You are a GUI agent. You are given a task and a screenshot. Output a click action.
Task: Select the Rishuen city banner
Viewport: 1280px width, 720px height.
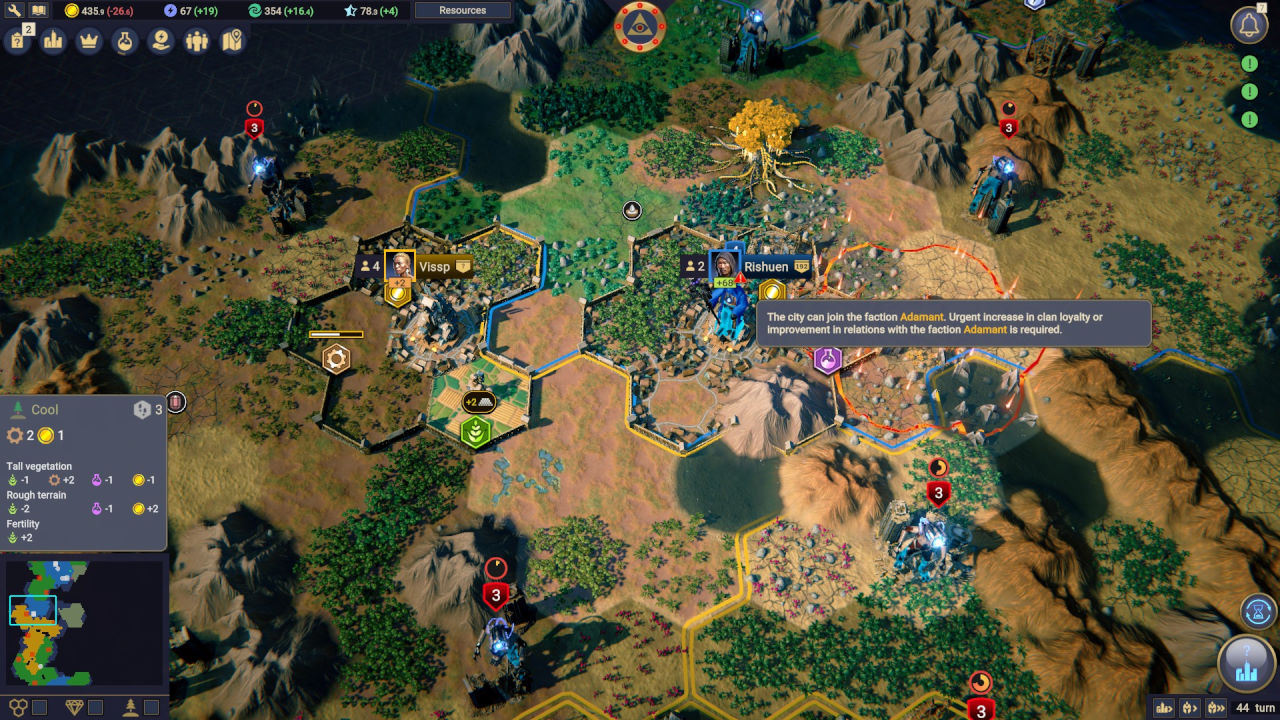pos(767,267)
